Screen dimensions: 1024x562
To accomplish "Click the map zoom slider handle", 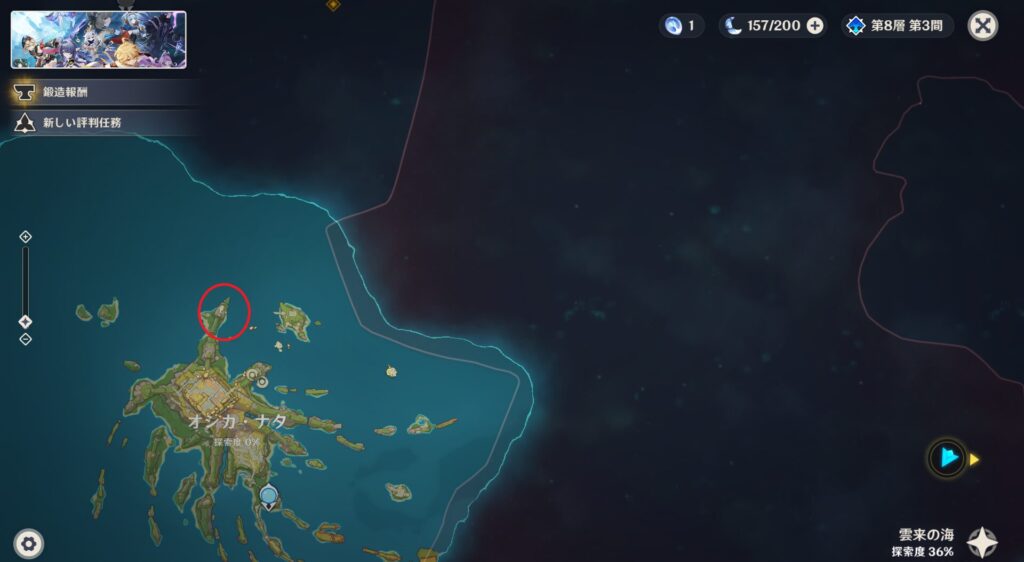I will (26, 321).
